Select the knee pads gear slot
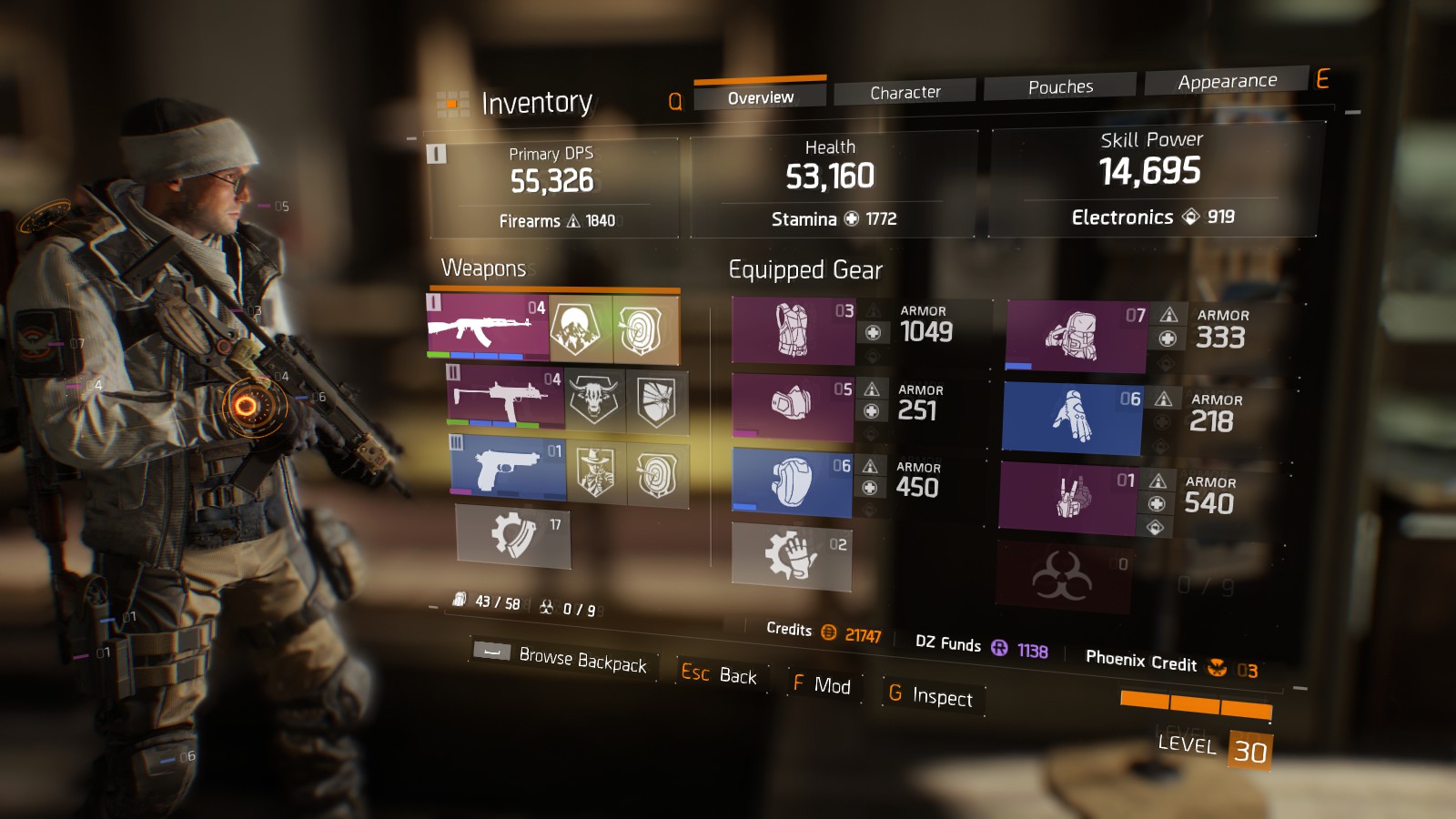 pos(791,481)
